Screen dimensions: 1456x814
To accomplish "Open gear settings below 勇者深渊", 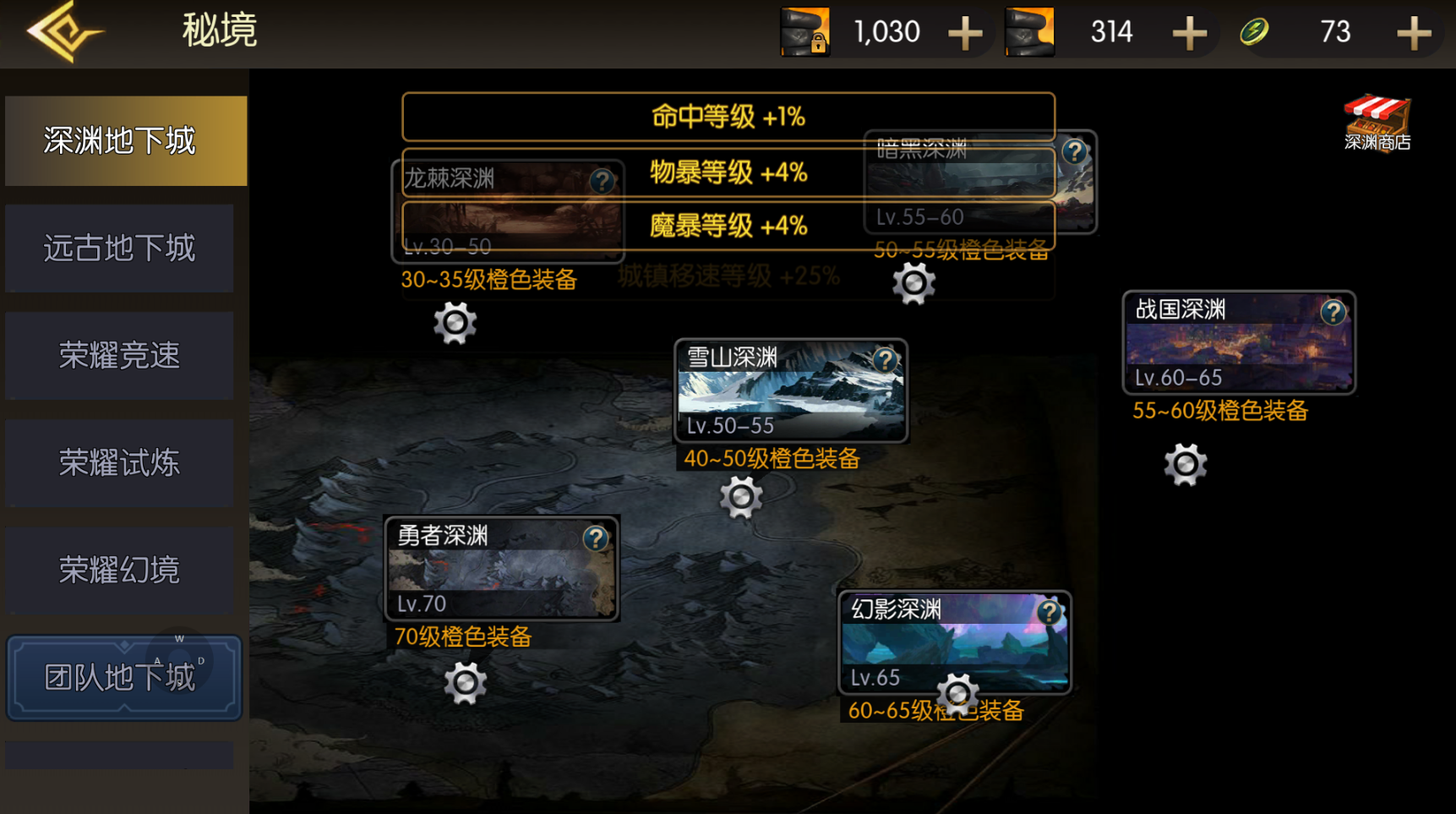I will coord(465,682).
